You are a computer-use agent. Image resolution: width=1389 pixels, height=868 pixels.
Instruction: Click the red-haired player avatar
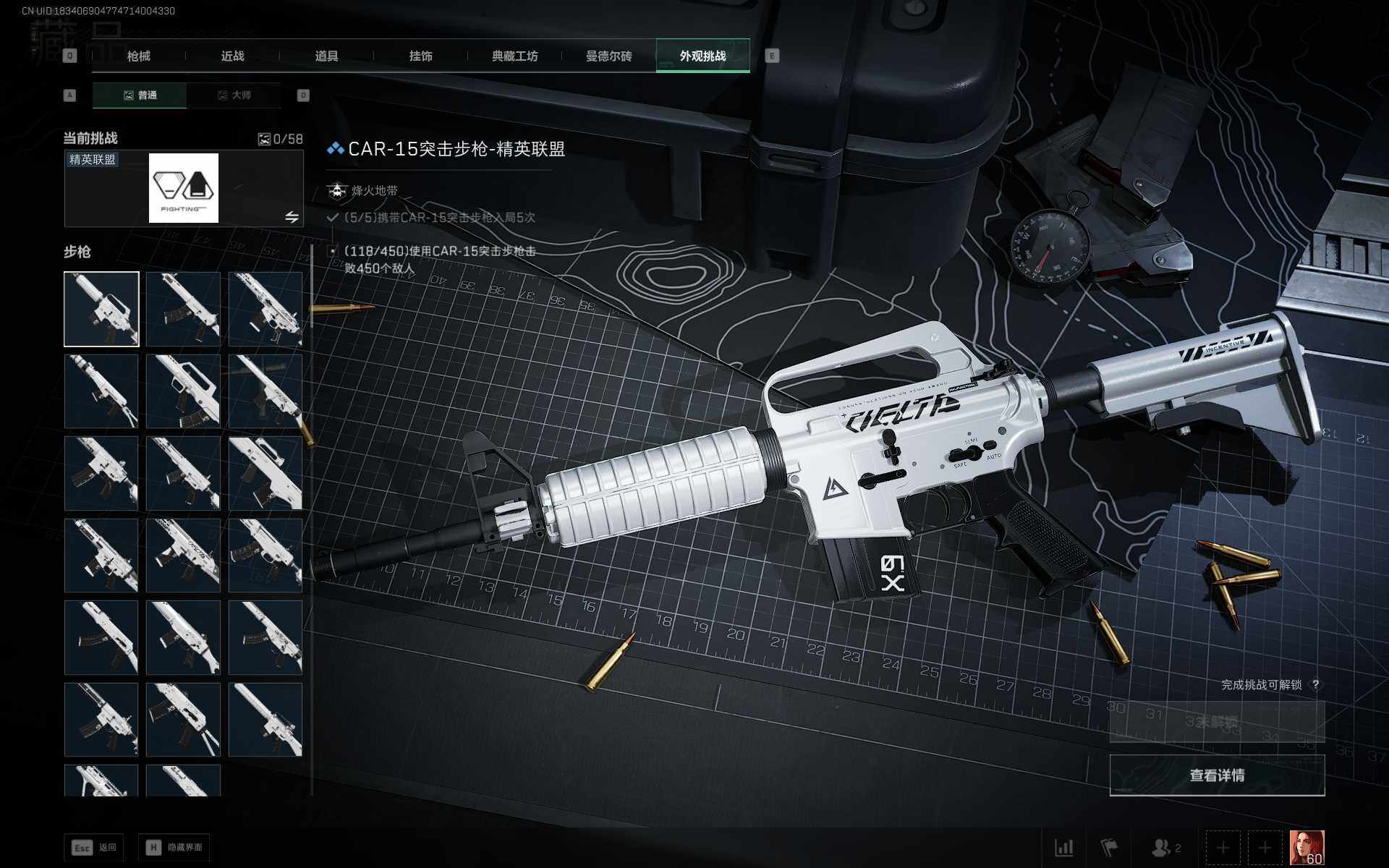tap(1307, 847)
